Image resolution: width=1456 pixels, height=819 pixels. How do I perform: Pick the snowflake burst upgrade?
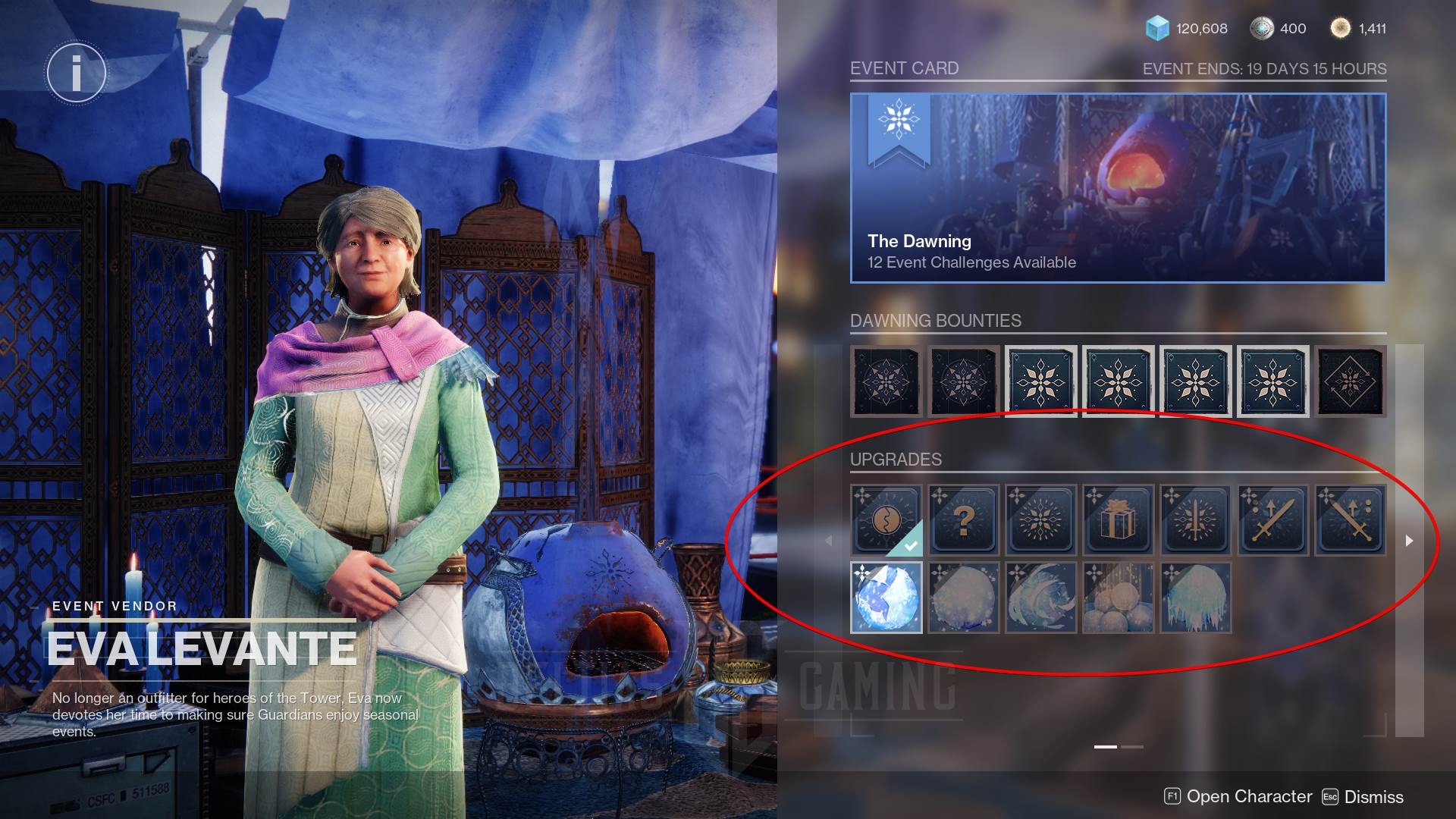1040,520
